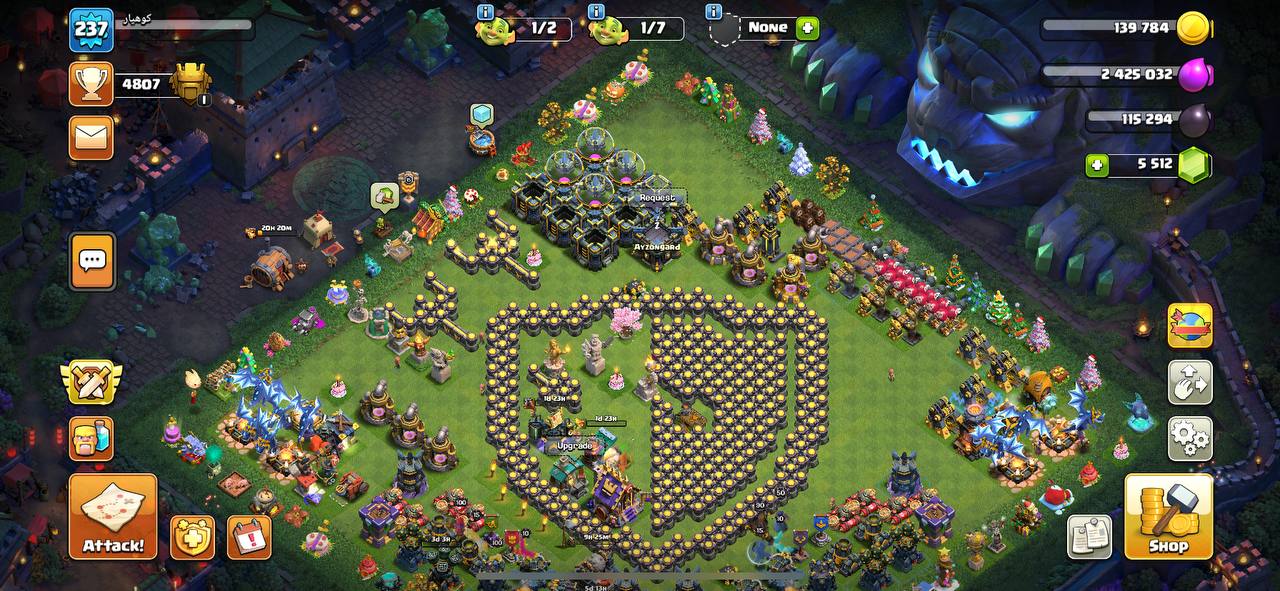This screenshot has width=1280, height=591.
Task: Open the golden shield plus button
Action: [192, 537]
